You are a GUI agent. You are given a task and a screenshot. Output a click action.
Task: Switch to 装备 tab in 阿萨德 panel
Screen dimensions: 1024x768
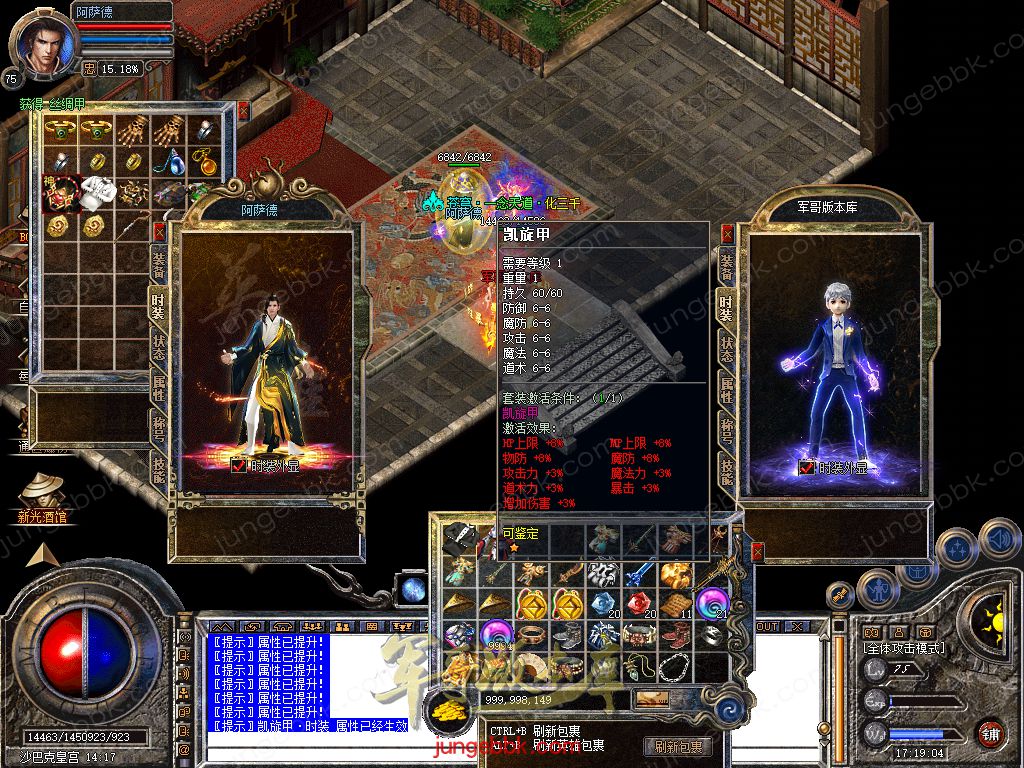click(159, 263)
